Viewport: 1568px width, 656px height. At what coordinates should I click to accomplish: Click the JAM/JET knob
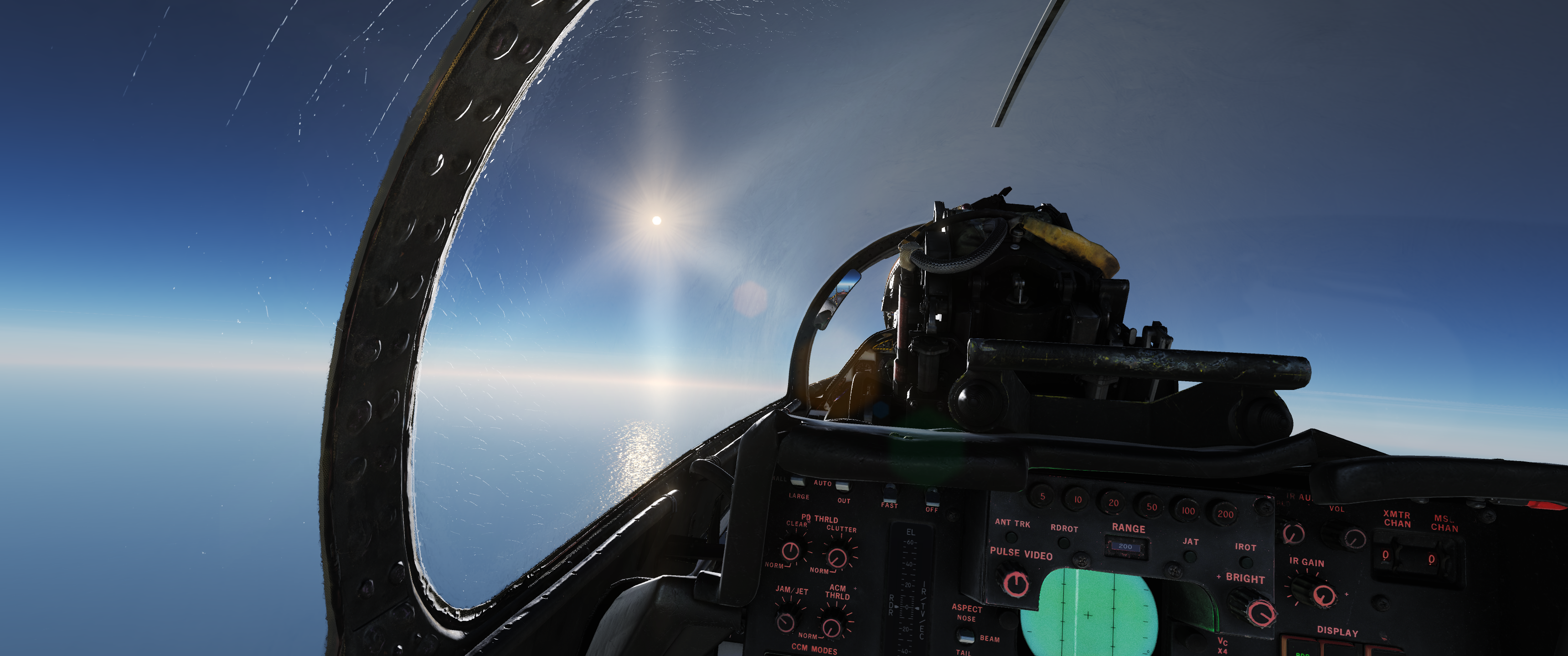786,620
